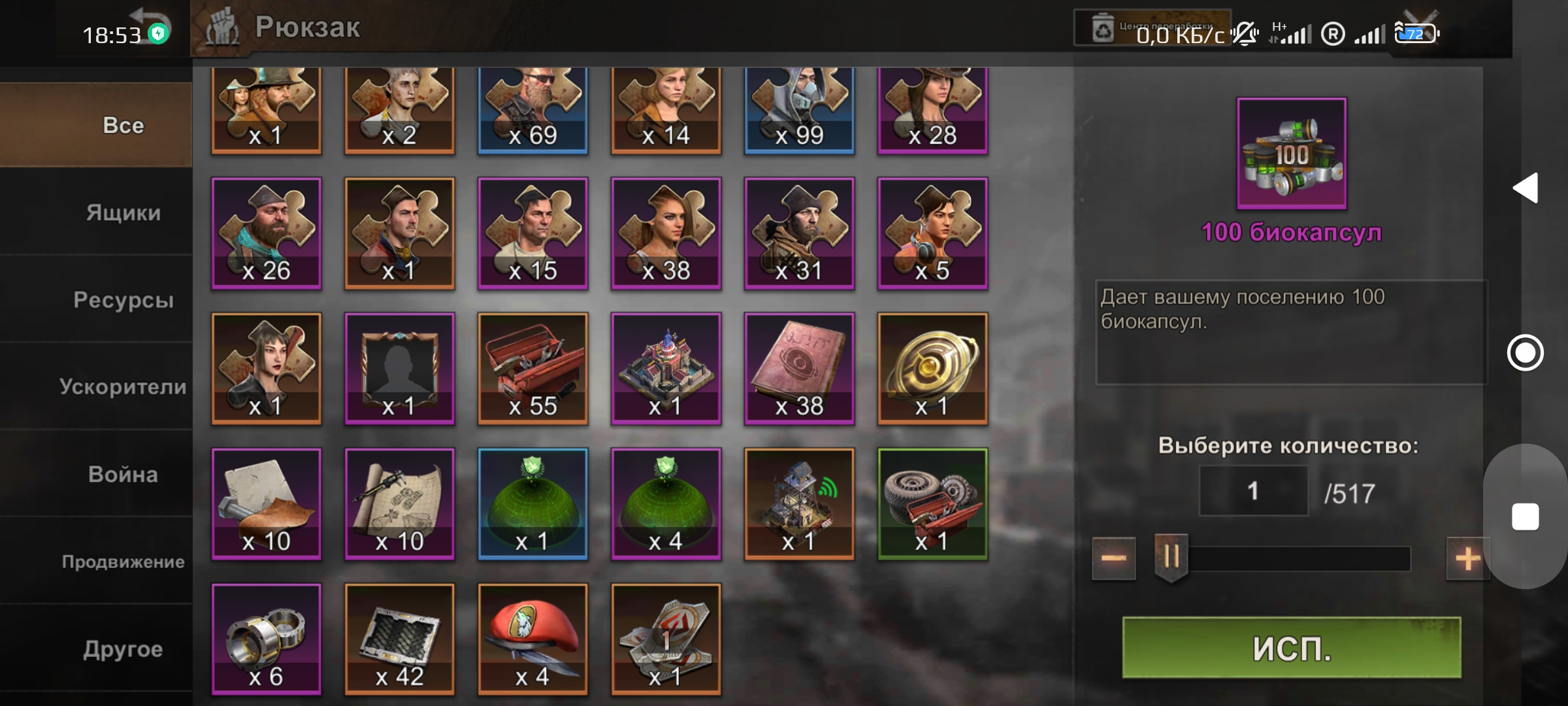The image size is (1568, 706).
Task: Decrease quantity with the minus button
Action: (1113, 557)
